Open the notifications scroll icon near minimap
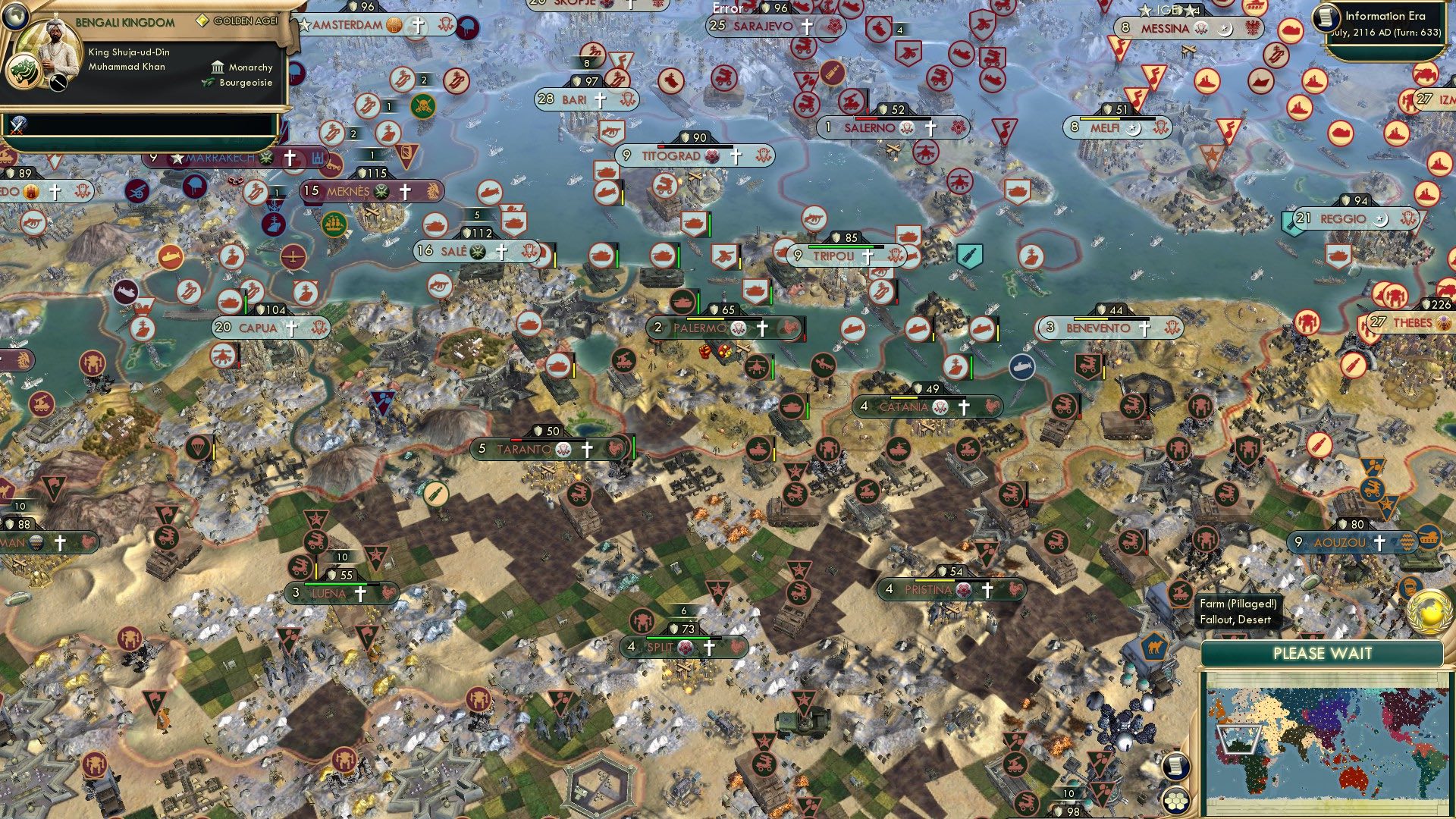 click(x=1176, y=767)
